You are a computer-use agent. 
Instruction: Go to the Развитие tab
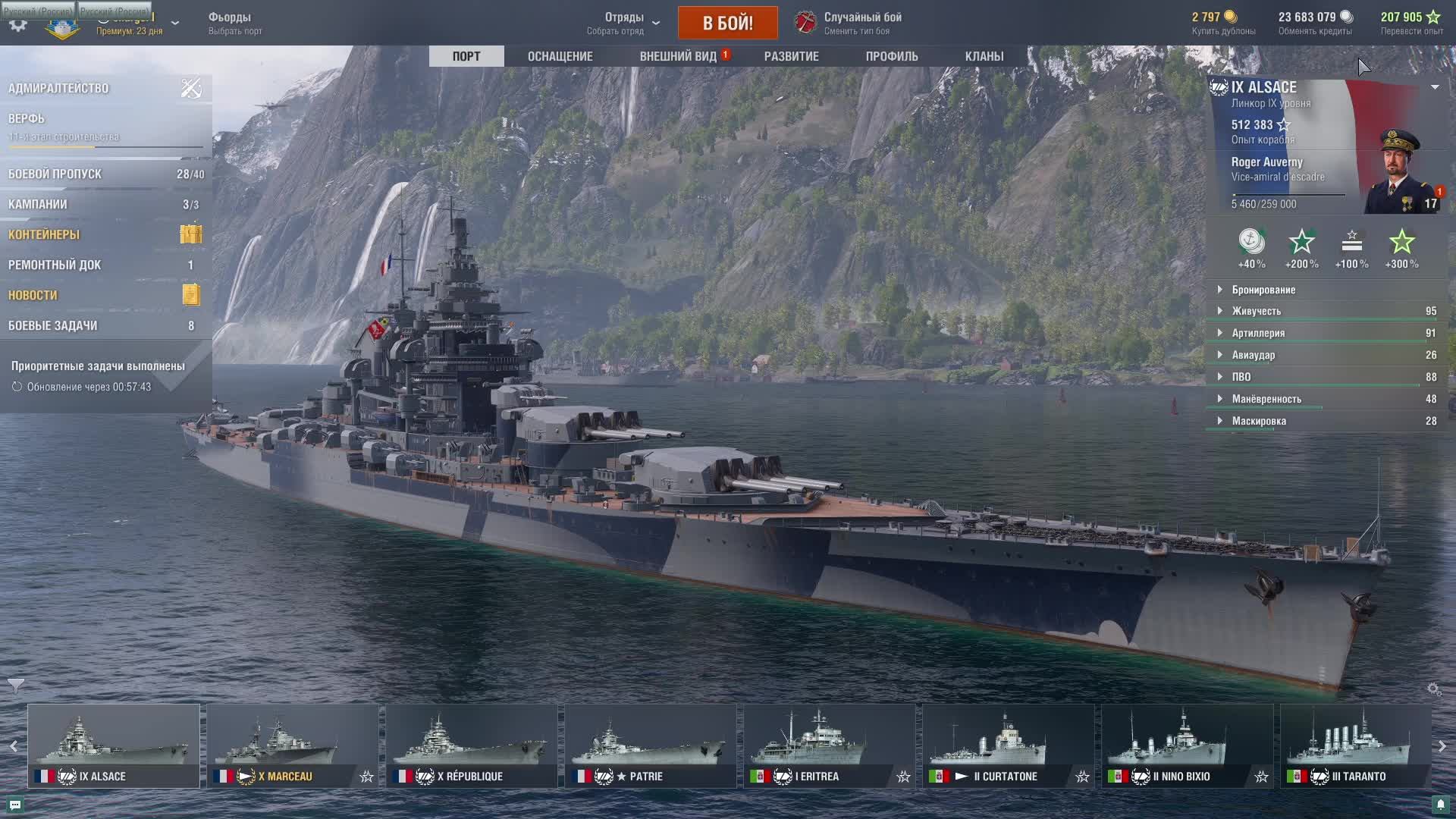click(x=791, y=56)
